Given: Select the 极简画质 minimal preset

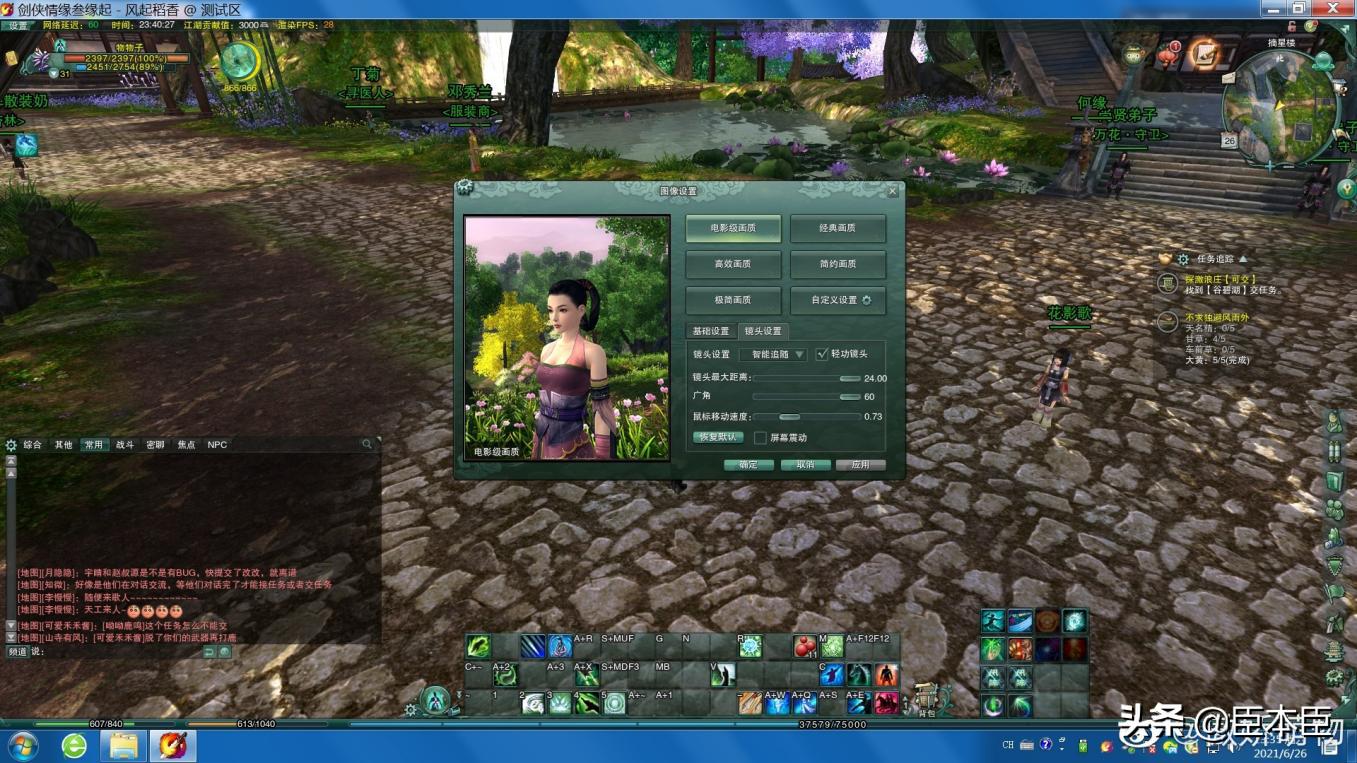Looking at the screenshot, I should tap(734, 300).
